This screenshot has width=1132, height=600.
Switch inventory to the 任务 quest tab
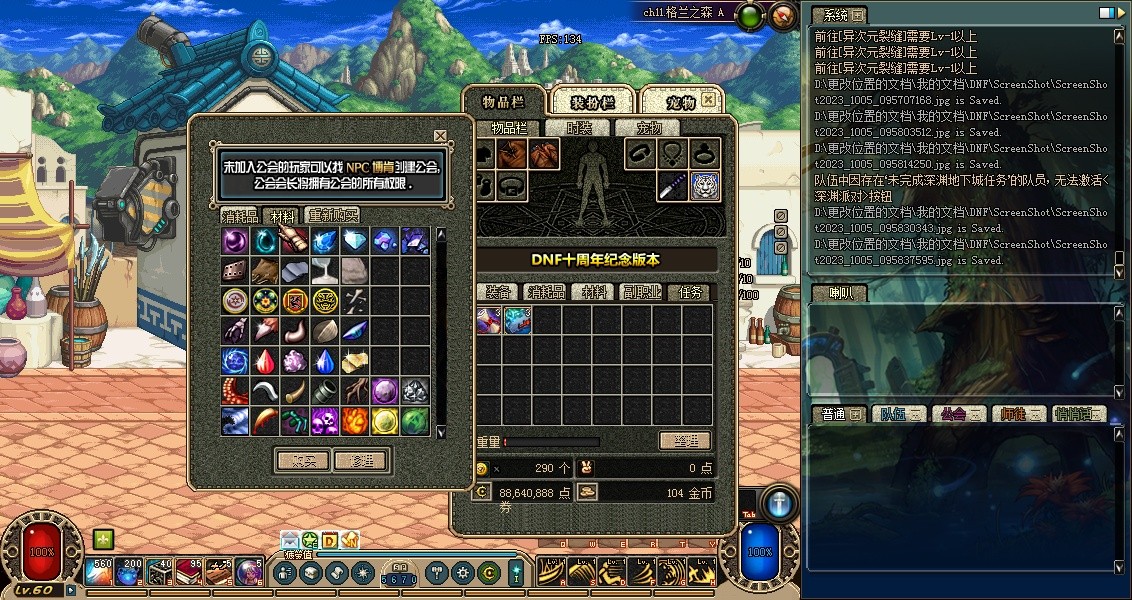pos(691,292)
